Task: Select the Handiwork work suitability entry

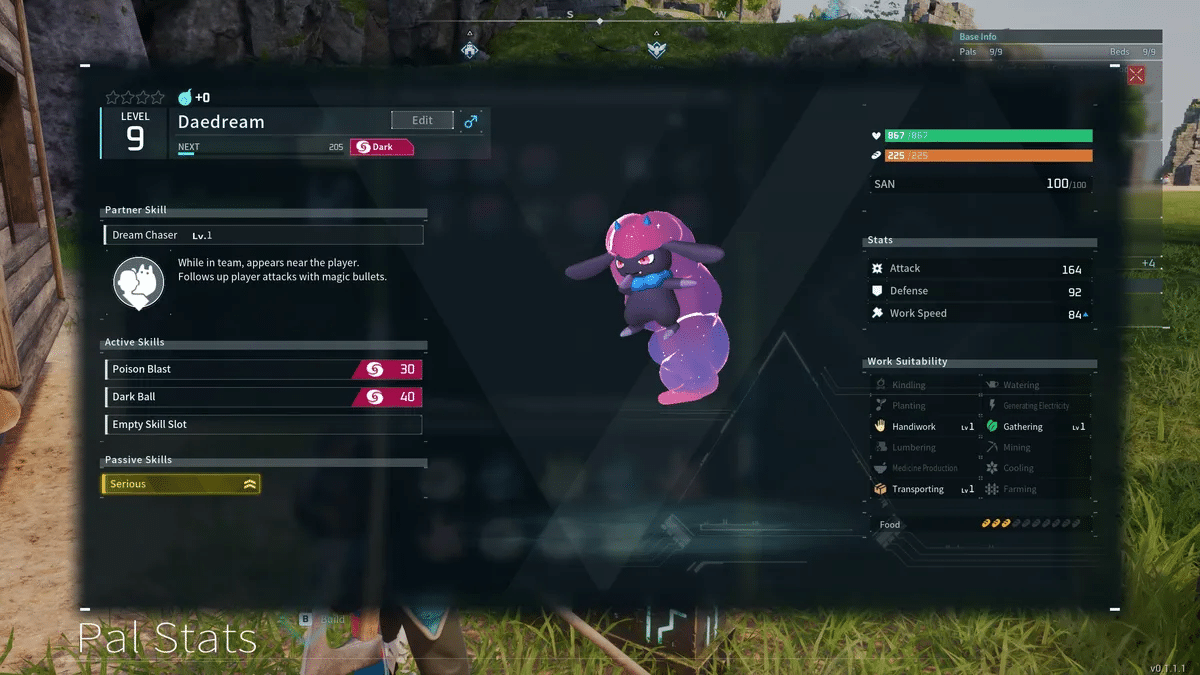Action: tap(924, 427)
